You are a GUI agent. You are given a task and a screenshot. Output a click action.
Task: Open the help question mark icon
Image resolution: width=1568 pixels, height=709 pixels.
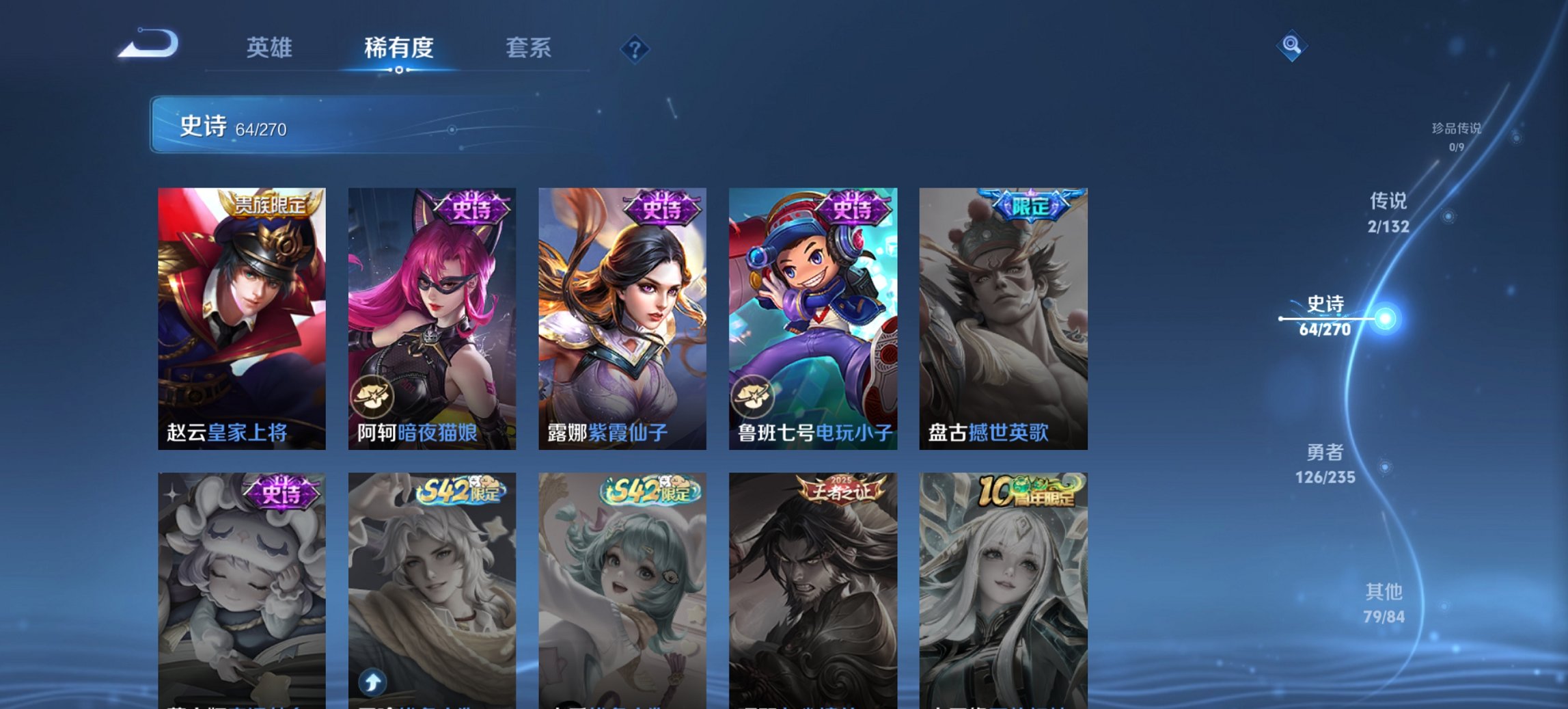point(634,48)
